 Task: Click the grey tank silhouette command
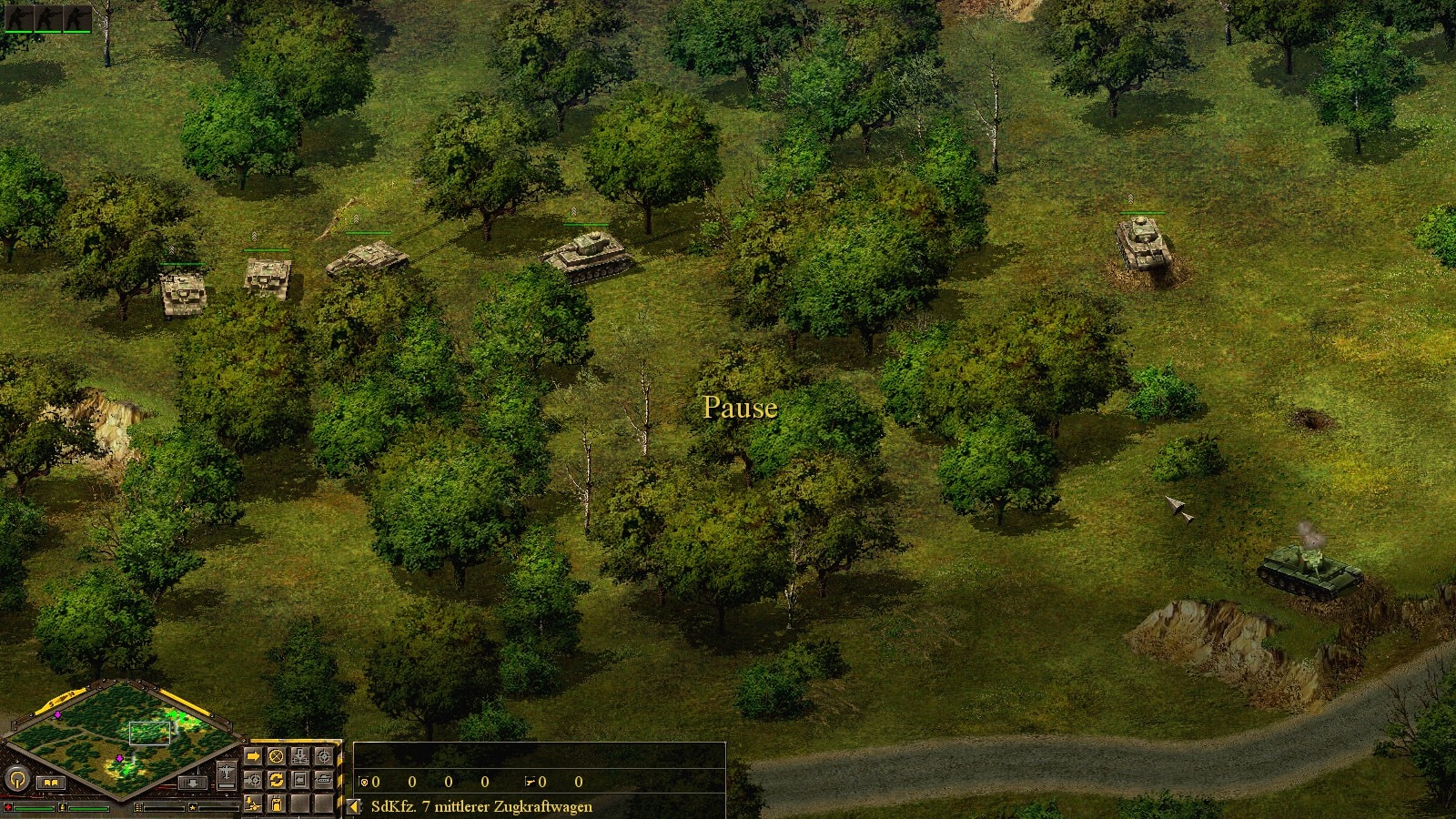(x=323, y=780)
